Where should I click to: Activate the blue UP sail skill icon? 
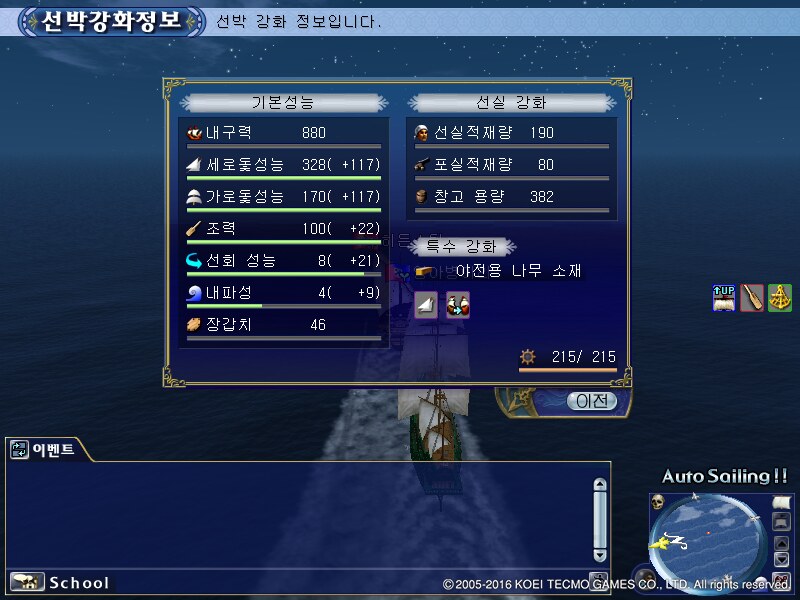click(x=723, y=297)
